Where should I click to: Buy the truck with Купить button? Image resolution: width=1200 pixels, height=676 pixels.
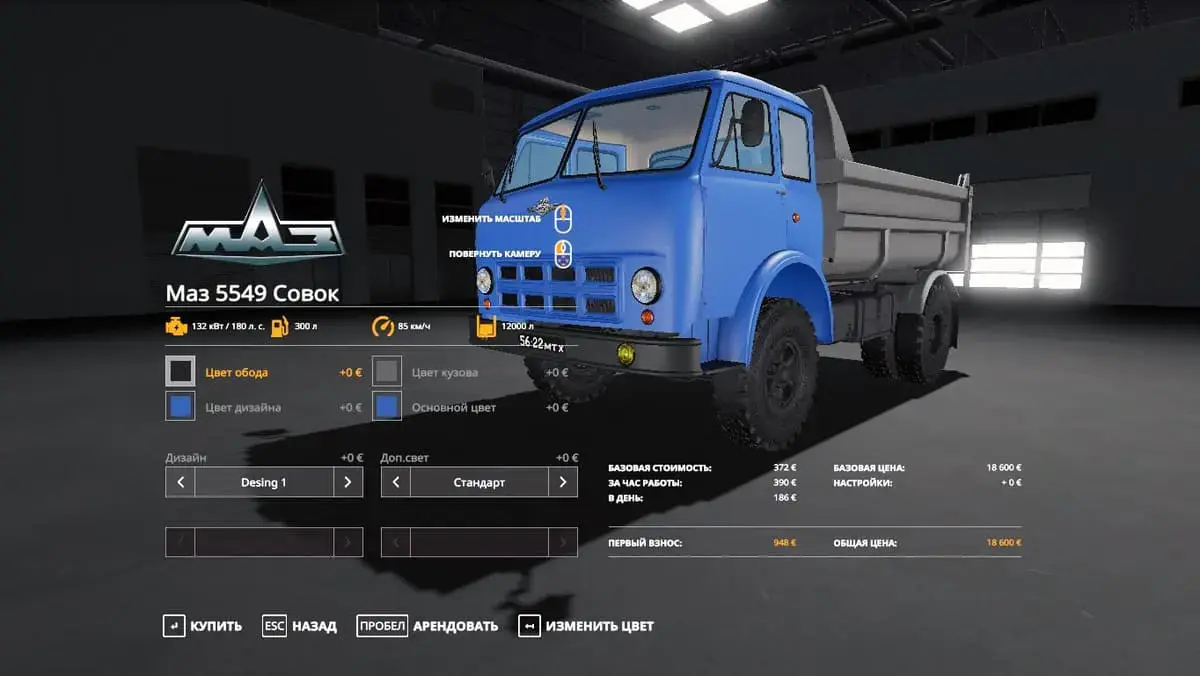pos(203,626)
